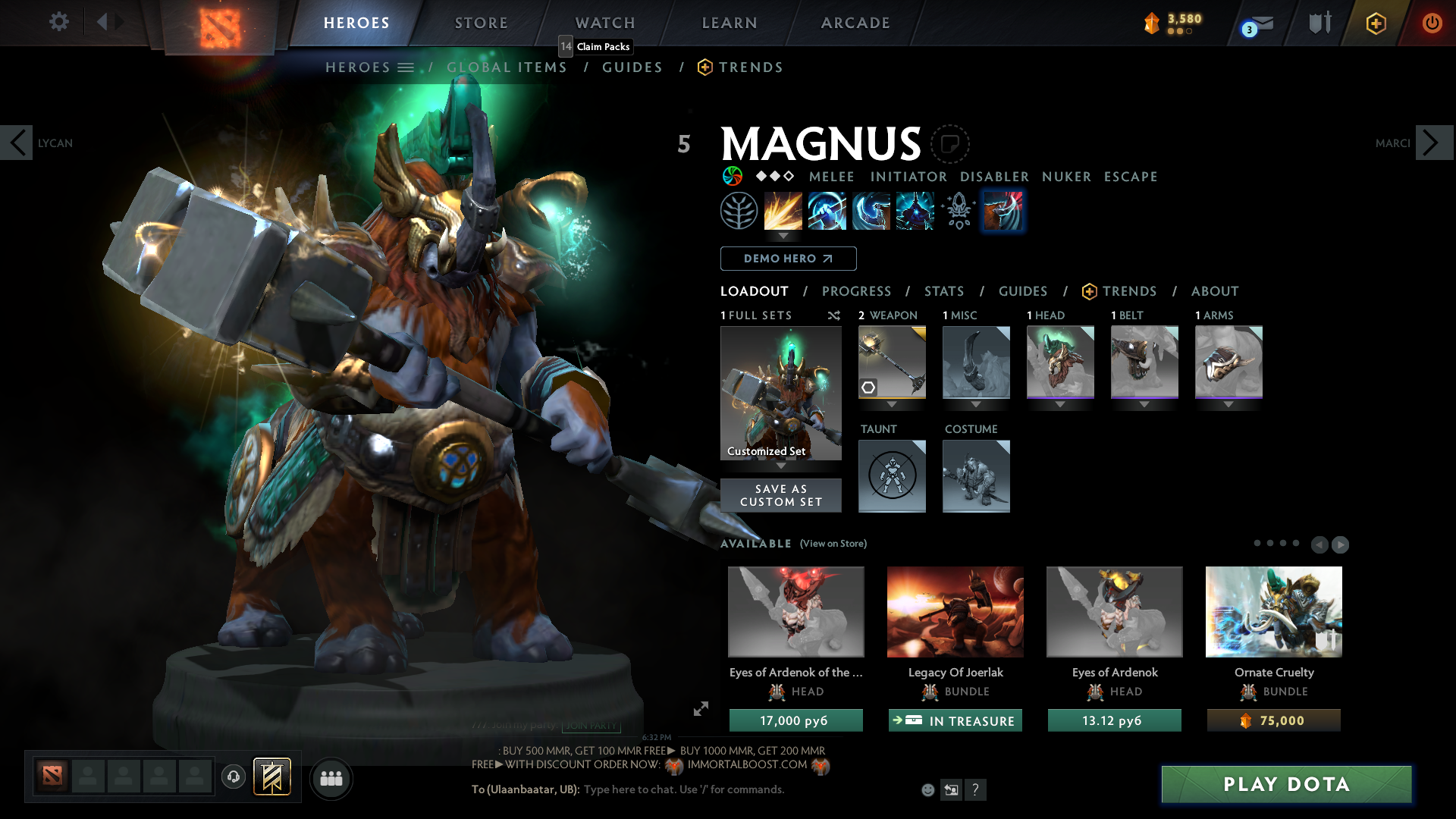Image resolution: width=1456 pixels, height=819 pixels.
Task: Open the Armory shield-and-sword icon
Action: click(x=1319, y=23)
